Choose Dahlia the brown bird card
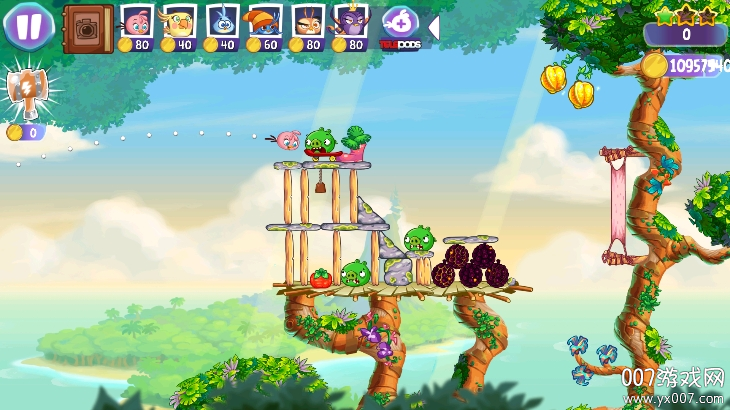 pos(308,20)
